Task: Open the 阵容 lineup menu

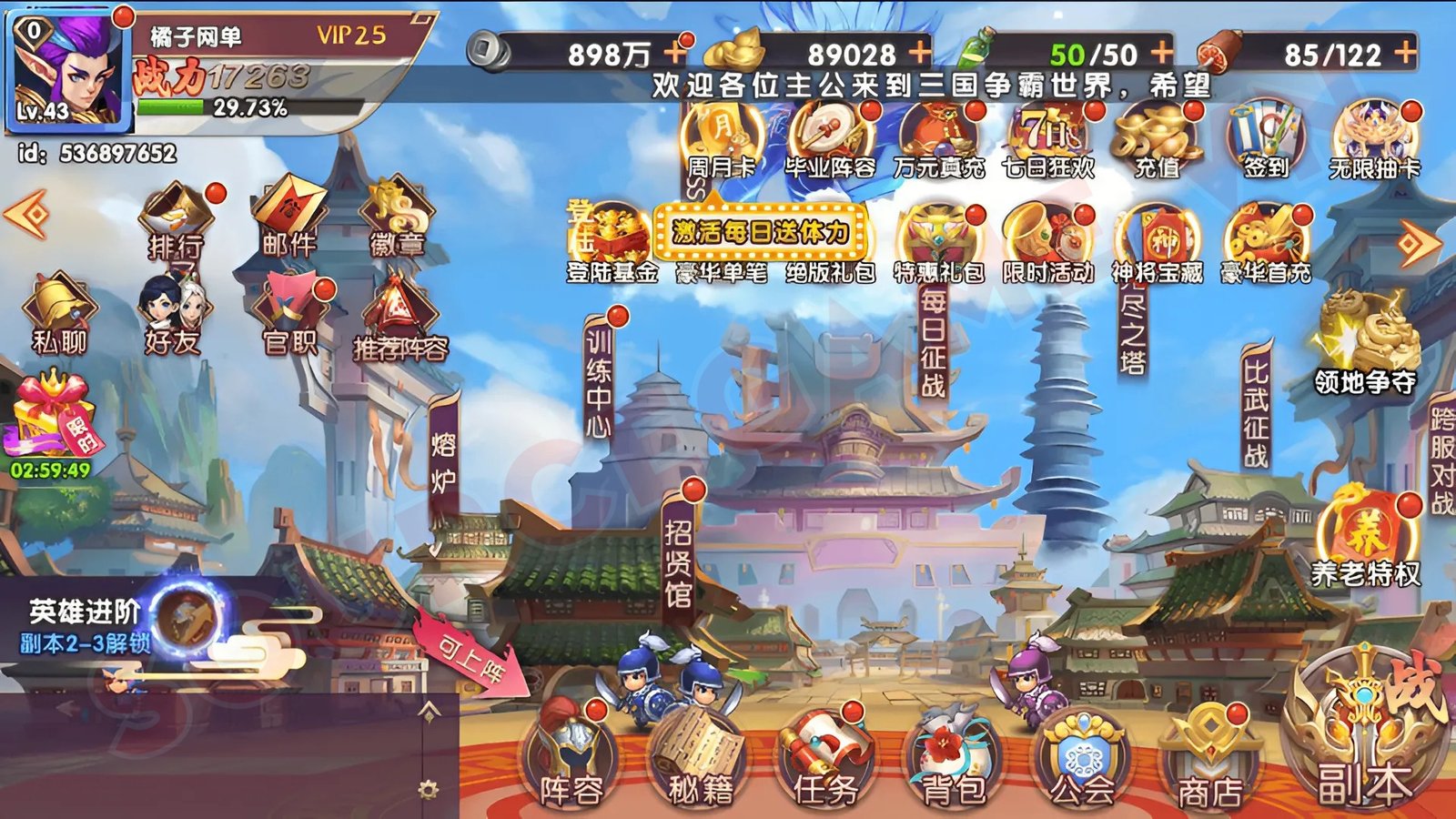Action: point(571,760)
